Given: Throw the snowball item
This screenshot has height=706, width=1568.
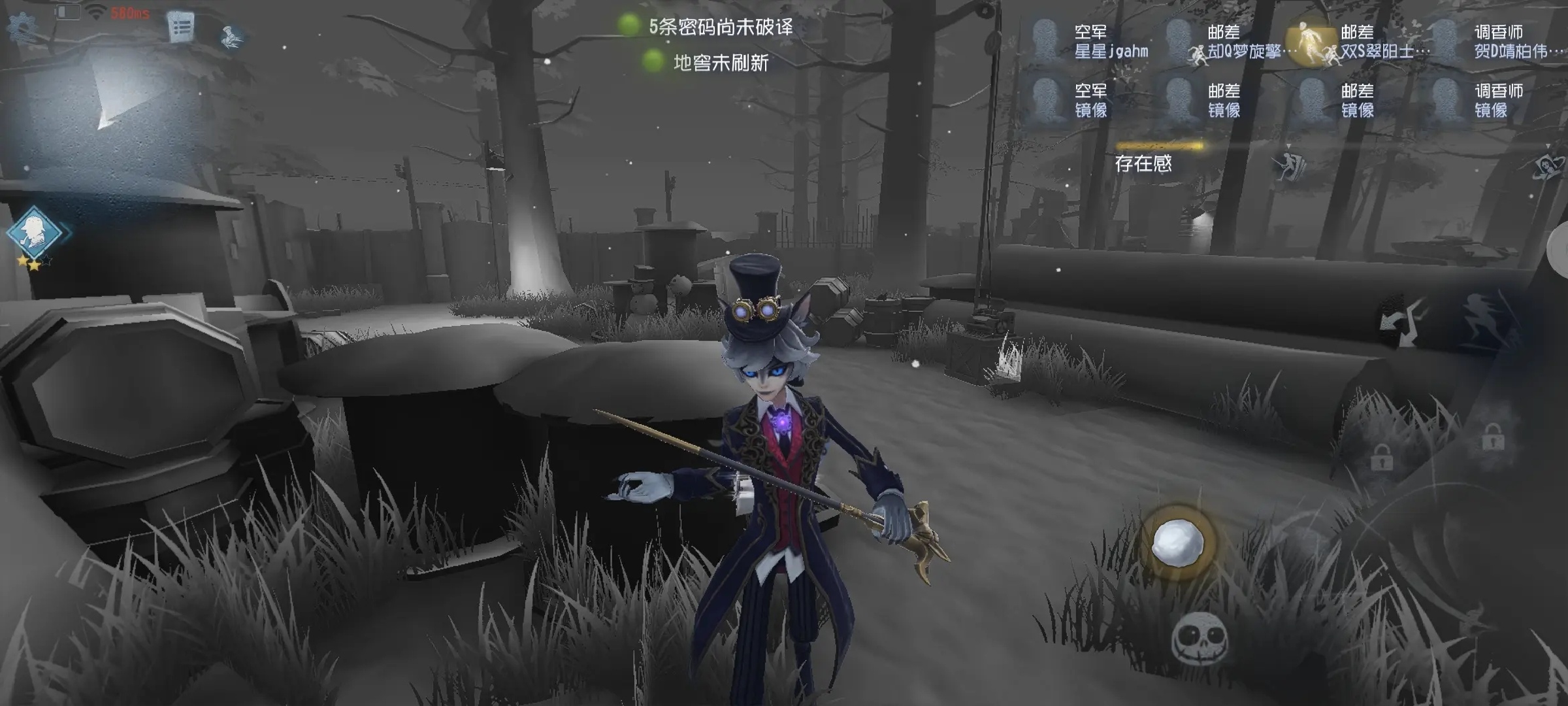Looking at the screenshot, I should (x=1177, y=542).
